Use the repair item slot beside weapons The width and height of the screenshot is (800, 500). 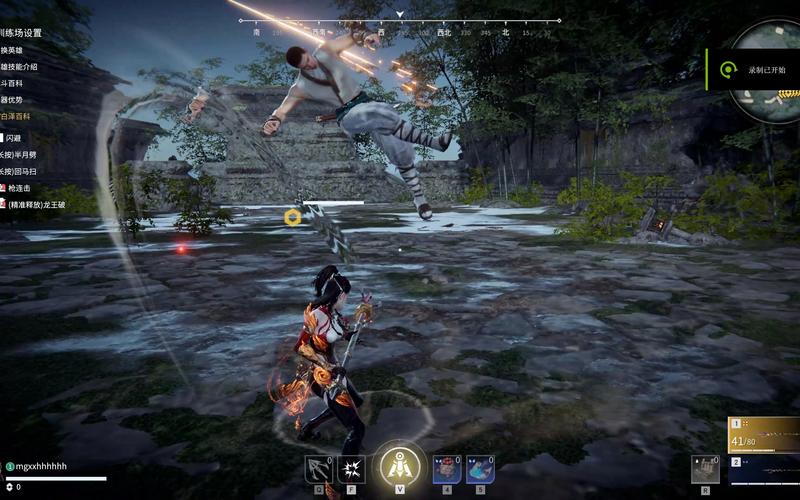705,468
